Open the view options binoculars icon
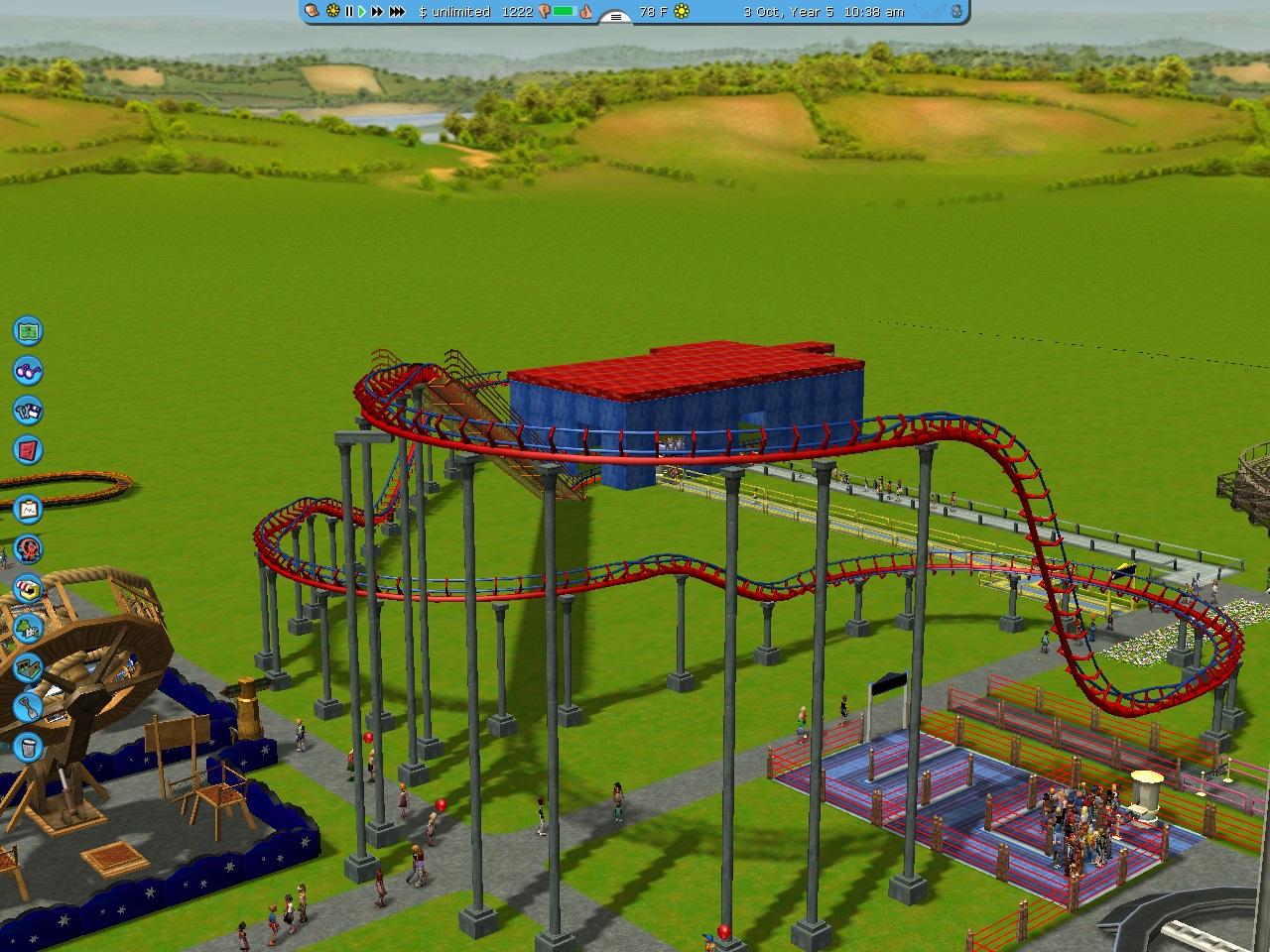Image resolution: width=1270 pixels, height=952 pixels. click(x=28, y=371)
